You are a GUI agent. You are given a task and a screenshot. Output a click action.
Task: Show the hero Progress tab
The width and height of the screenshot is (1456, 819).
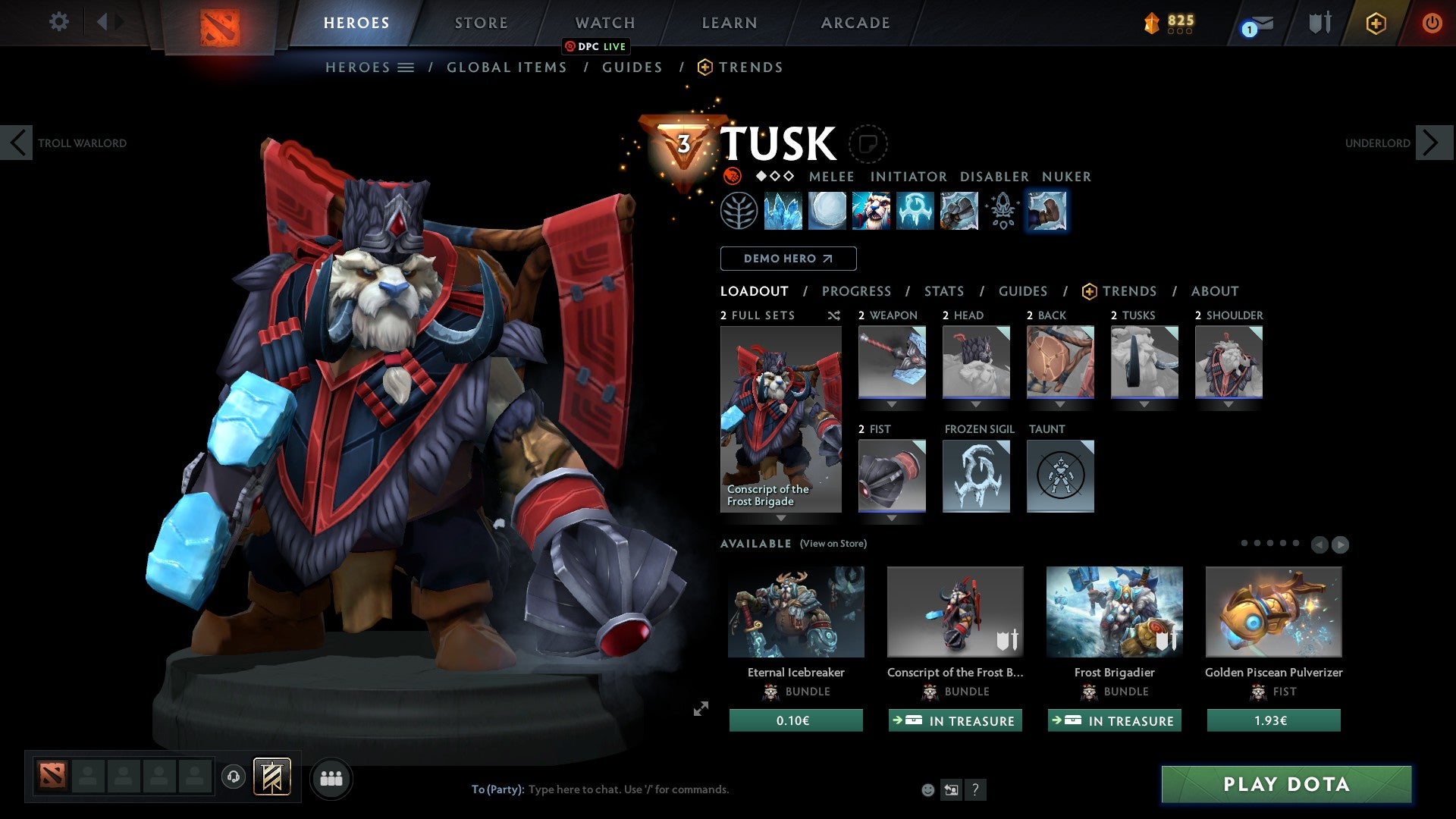coord(856,291)
